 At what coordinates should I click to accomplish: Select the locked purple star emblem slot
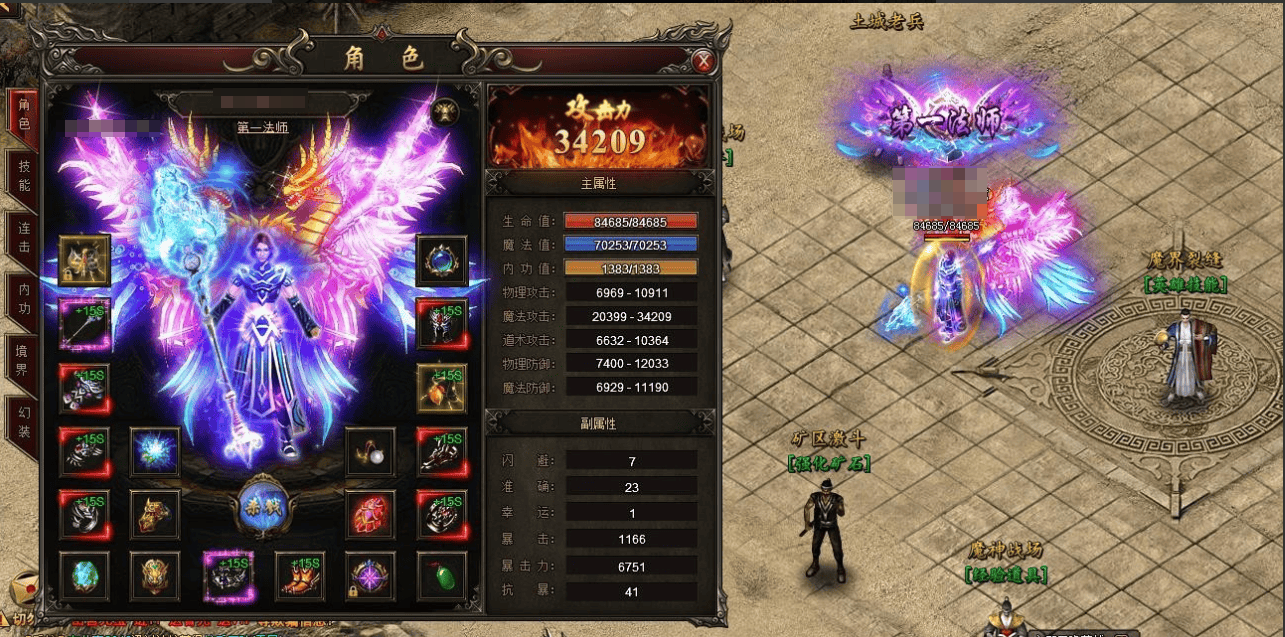pos(370,577)
